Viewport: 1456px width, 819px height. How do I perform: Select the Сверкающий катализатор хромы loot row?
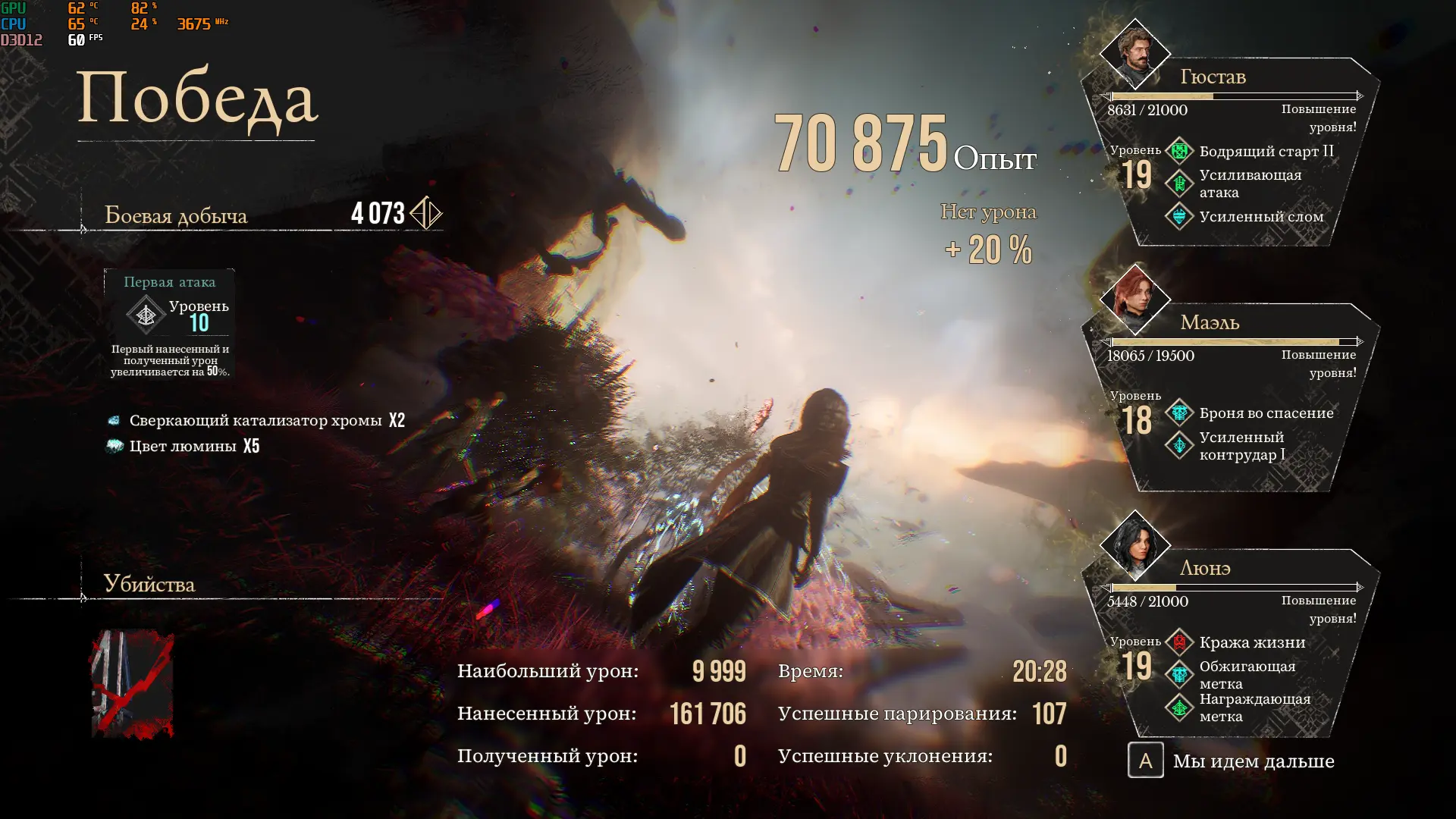(x=258, y=420)
